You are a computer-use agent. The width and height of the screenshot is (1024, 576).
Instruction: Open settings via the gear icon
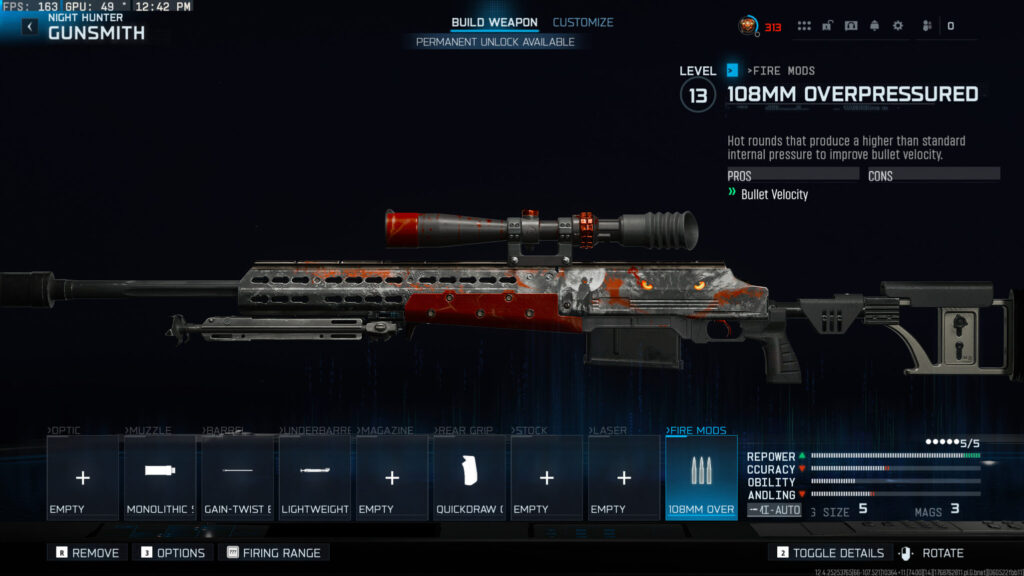pyautogui.click(x=897, y=26)
